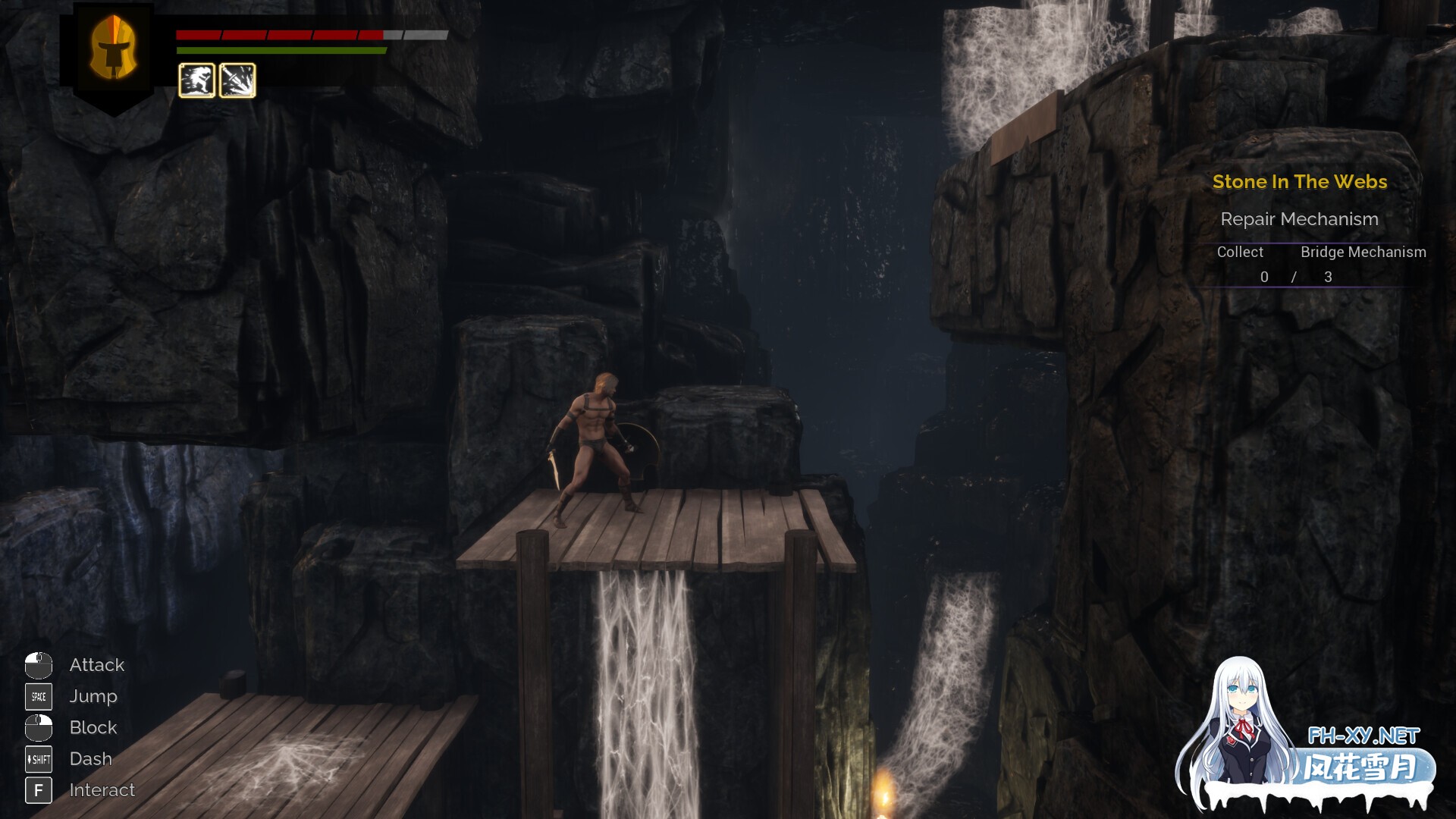Activate the charging warrior ability icon
1456x819 pixels.
(x=196, y=80)
